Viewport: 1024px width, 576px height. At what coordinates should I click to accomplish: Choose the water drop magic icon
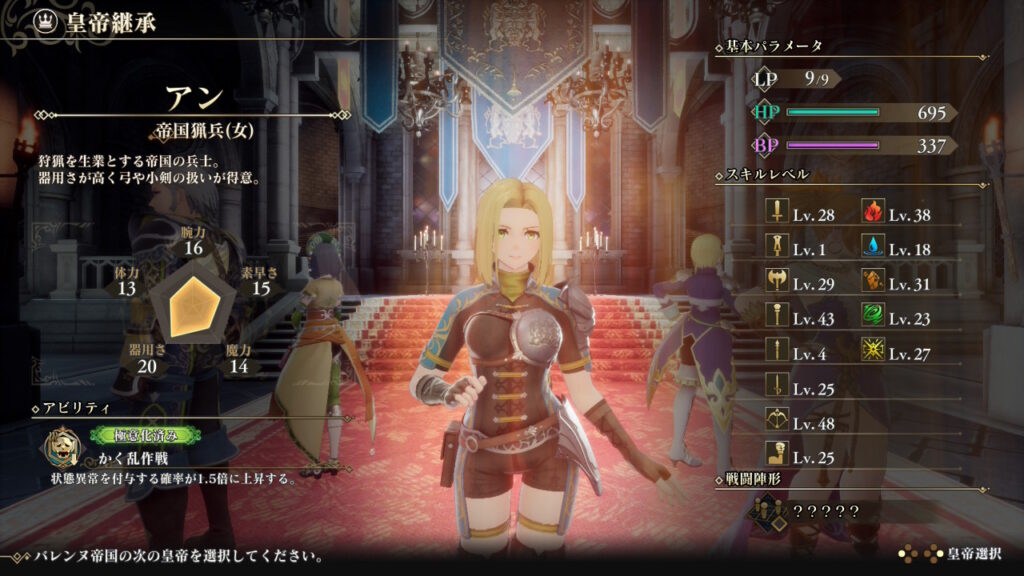pos(871,249)
